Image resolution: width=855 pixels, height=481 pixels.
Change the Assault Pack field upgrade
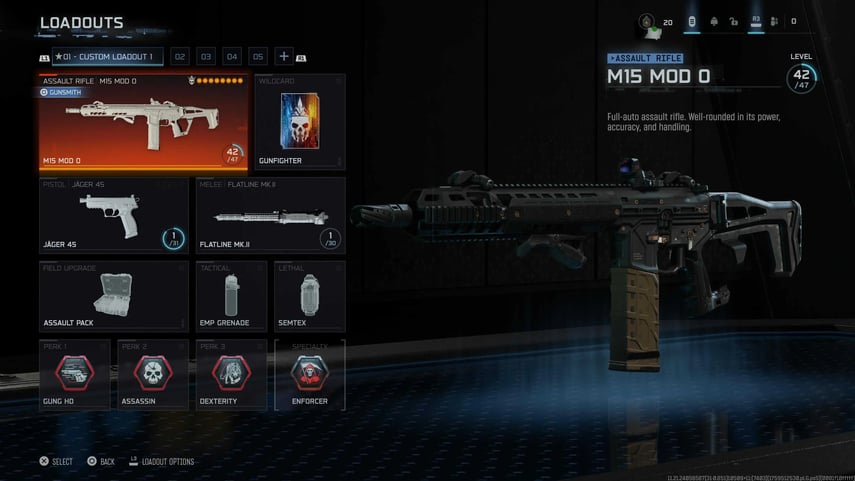coord(114,296)
